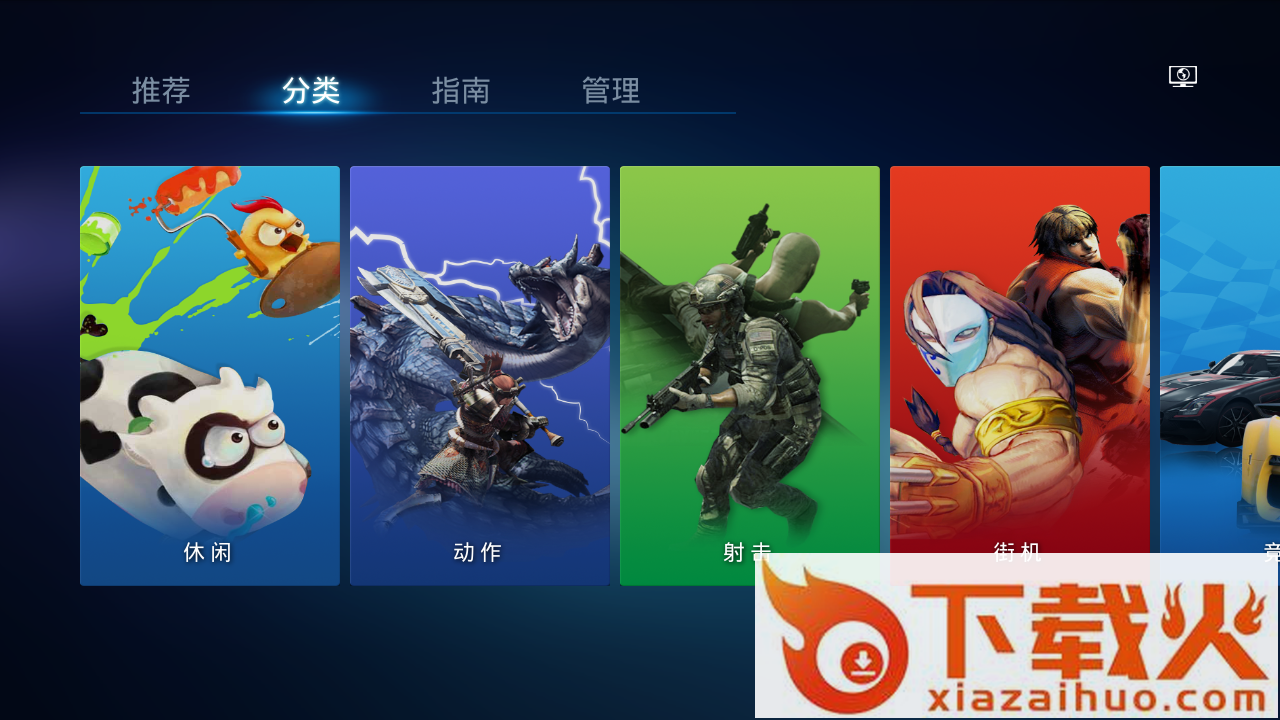Click the 街机 label on the fighting game card
This screenshot has height=720, width=1280.
point(1019,552)
